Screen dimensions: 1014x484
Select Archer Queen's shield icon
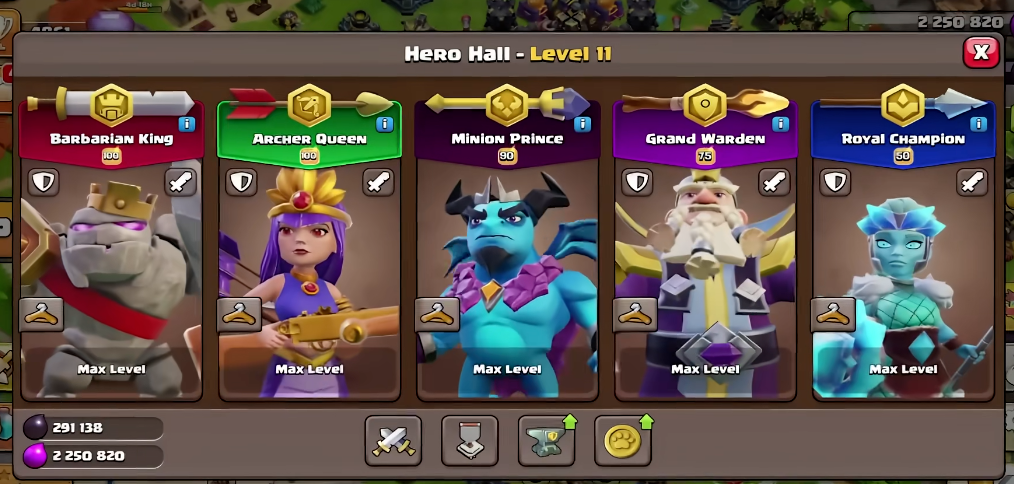coord(241,182)
